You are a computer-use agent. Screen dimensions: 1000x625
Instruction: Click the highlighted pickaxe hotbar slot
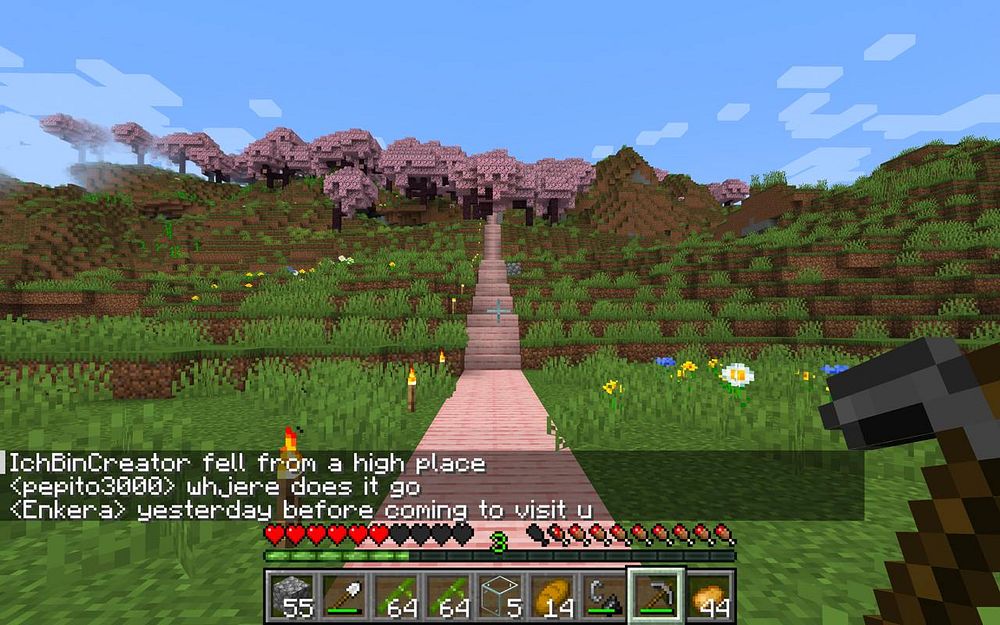[656, 595]
